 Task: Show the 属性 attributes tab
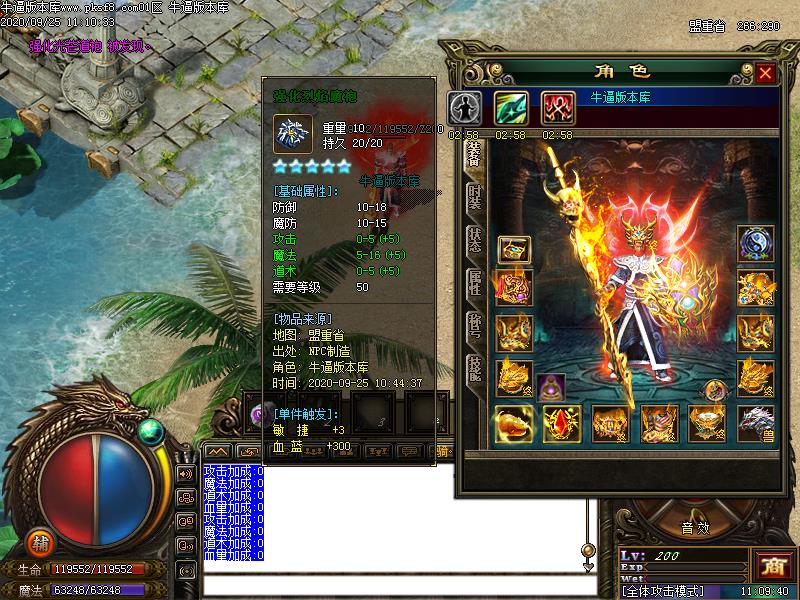(475, 285)
